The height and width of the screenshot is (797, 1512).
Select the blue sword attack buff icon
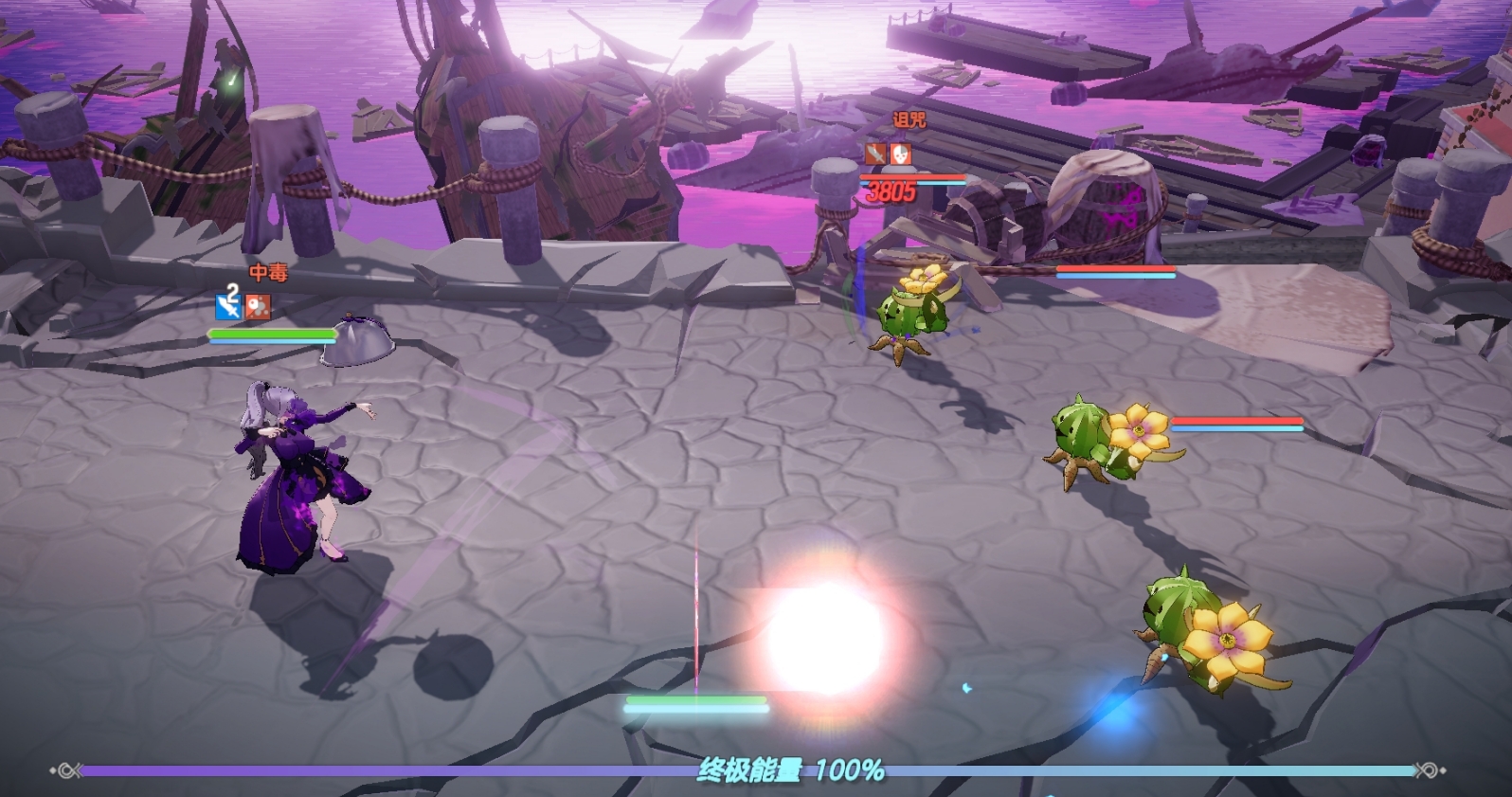226,306
